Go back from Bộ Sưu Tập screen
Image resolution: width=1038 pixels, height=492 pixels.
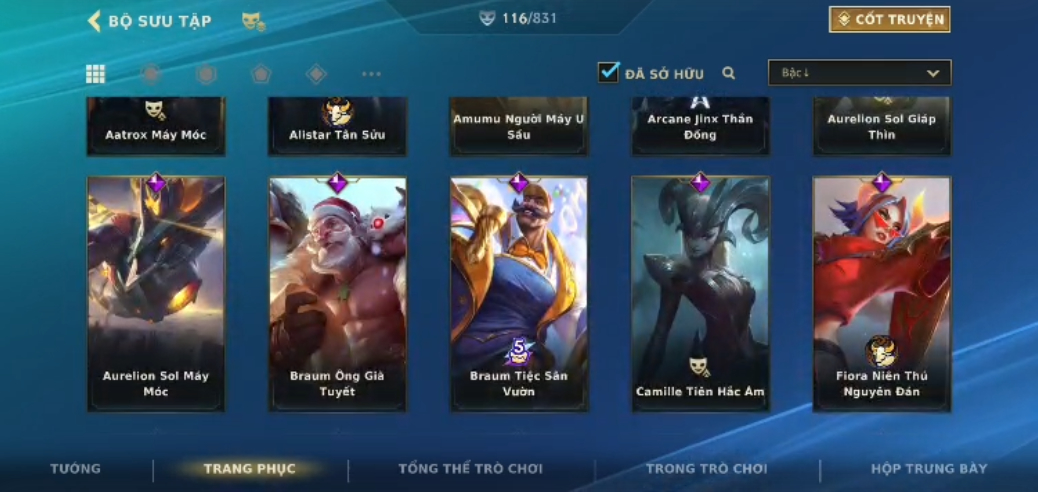pyautogui.click(x=95, y=21)
